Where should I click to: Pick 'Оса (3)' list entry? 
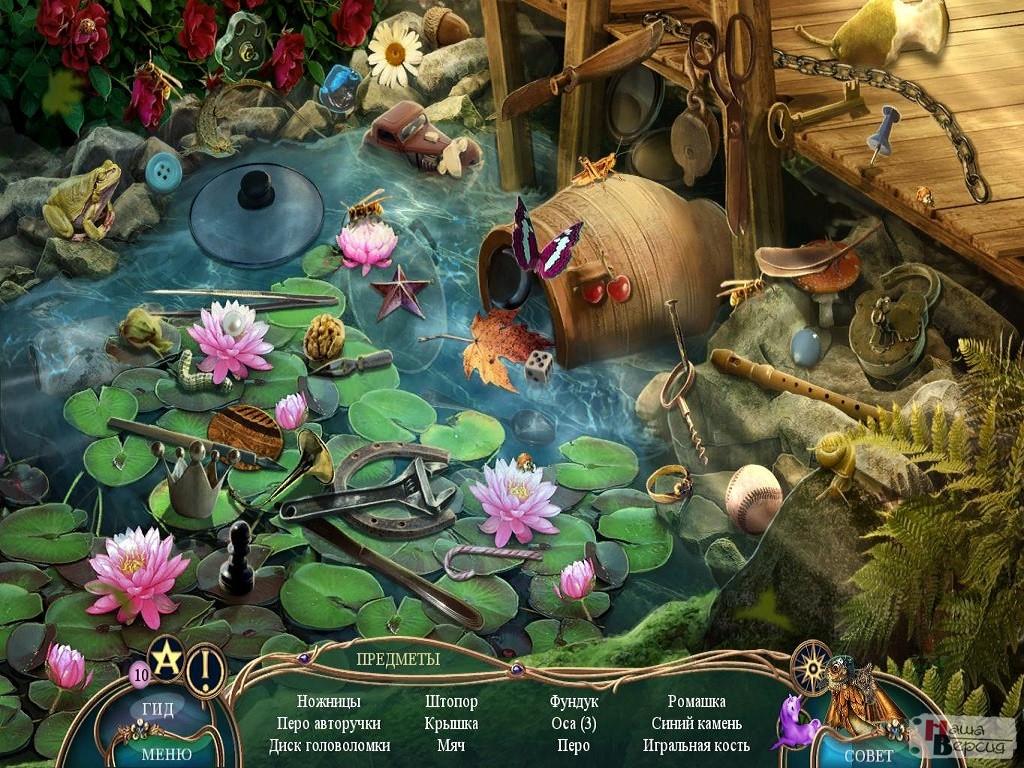[574, 724]
